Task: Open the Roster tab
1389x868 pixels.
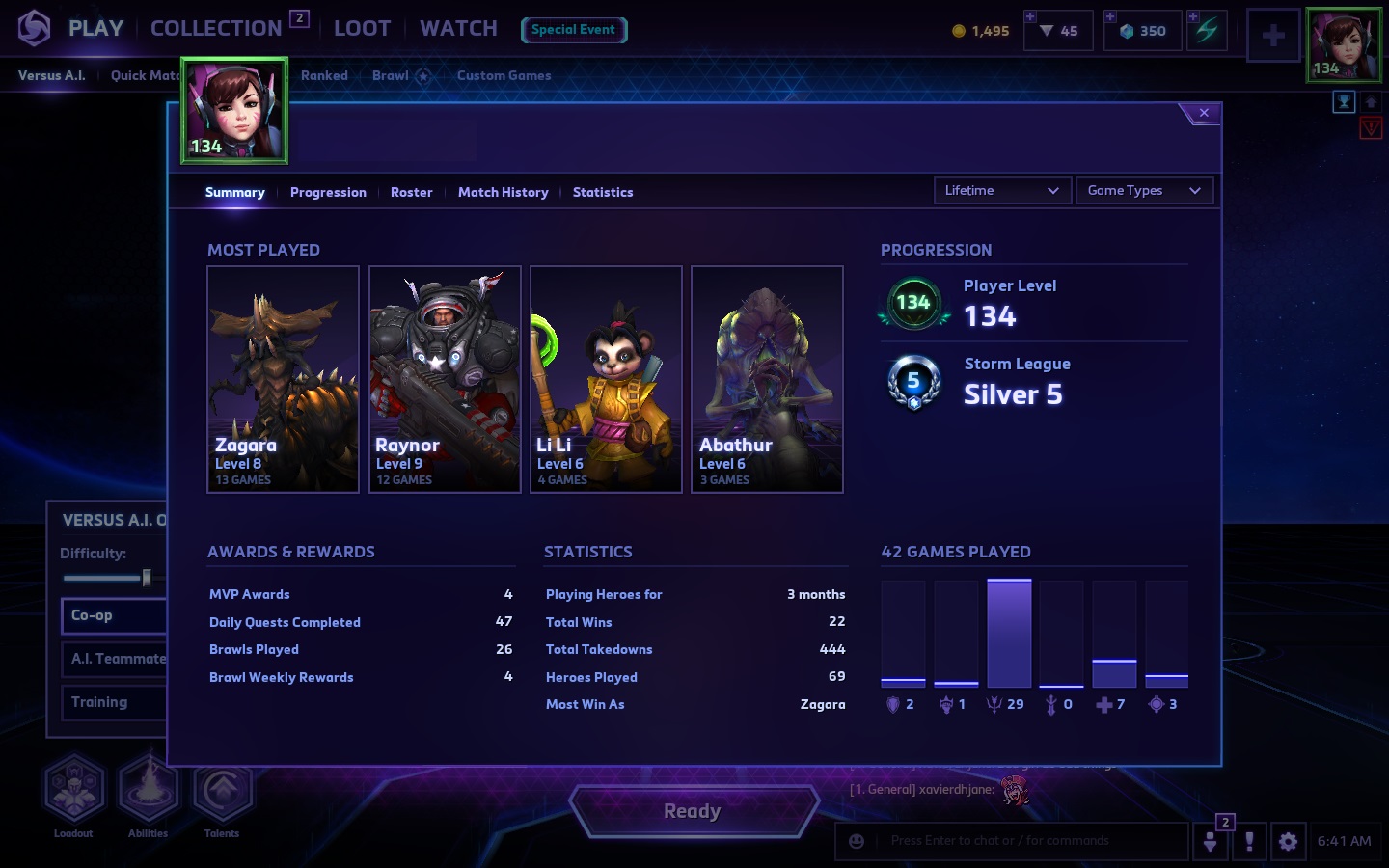Action: [x=411, y=192]
